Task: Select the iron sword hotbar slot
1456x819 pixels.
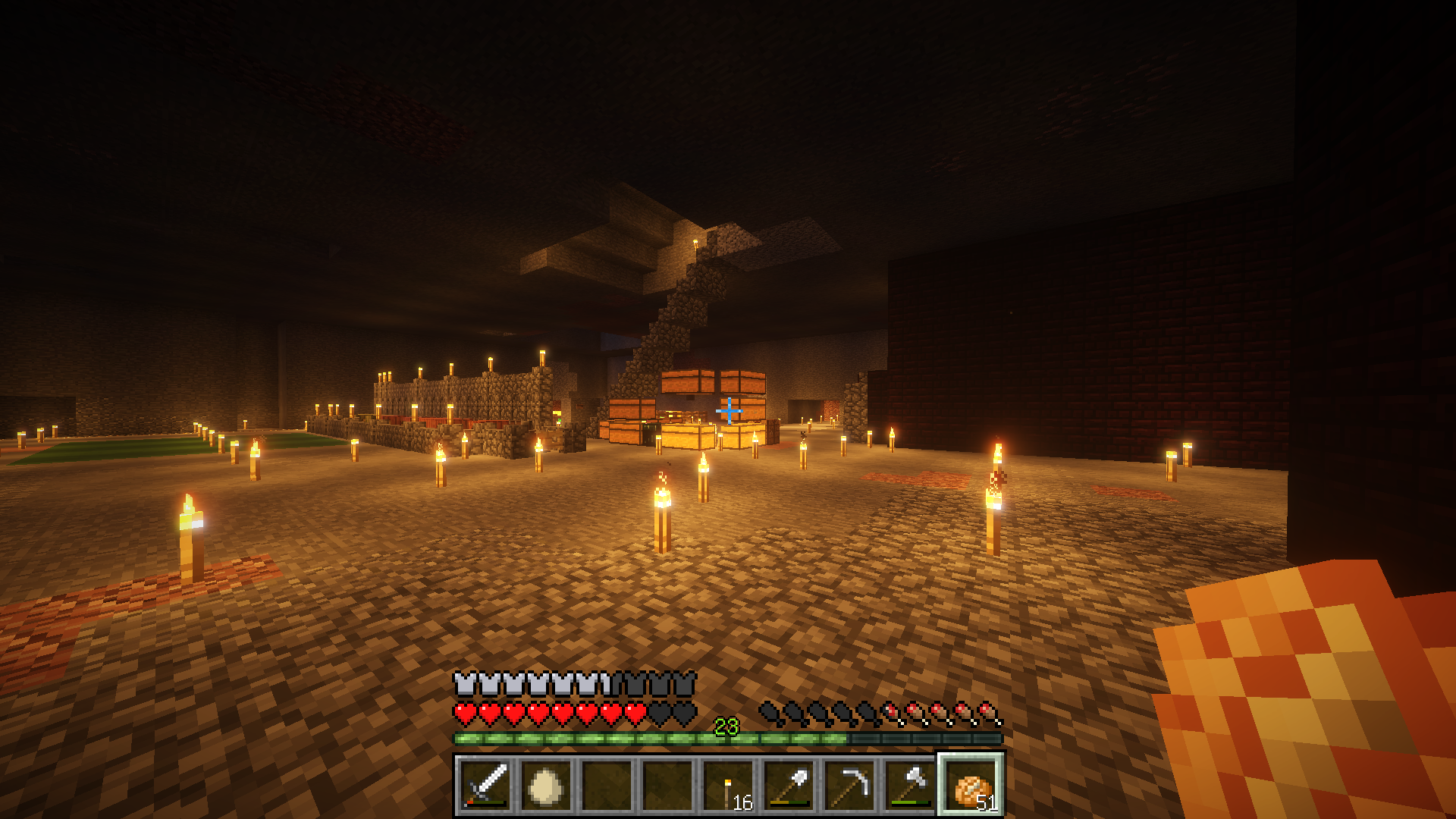Action: 485,786
